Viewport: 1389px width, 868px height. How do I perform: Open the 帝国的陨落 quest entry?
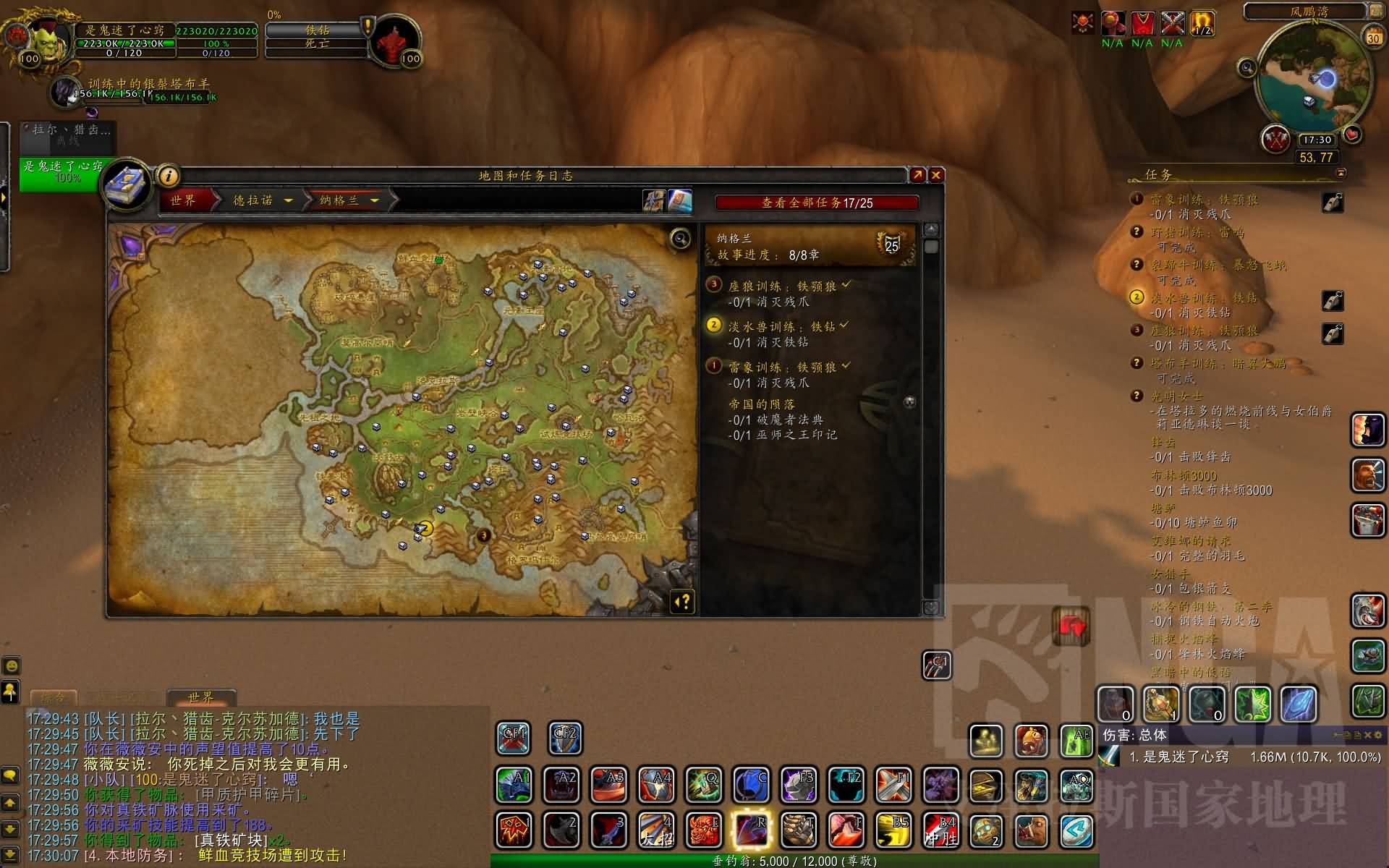(x=762, y=404)
